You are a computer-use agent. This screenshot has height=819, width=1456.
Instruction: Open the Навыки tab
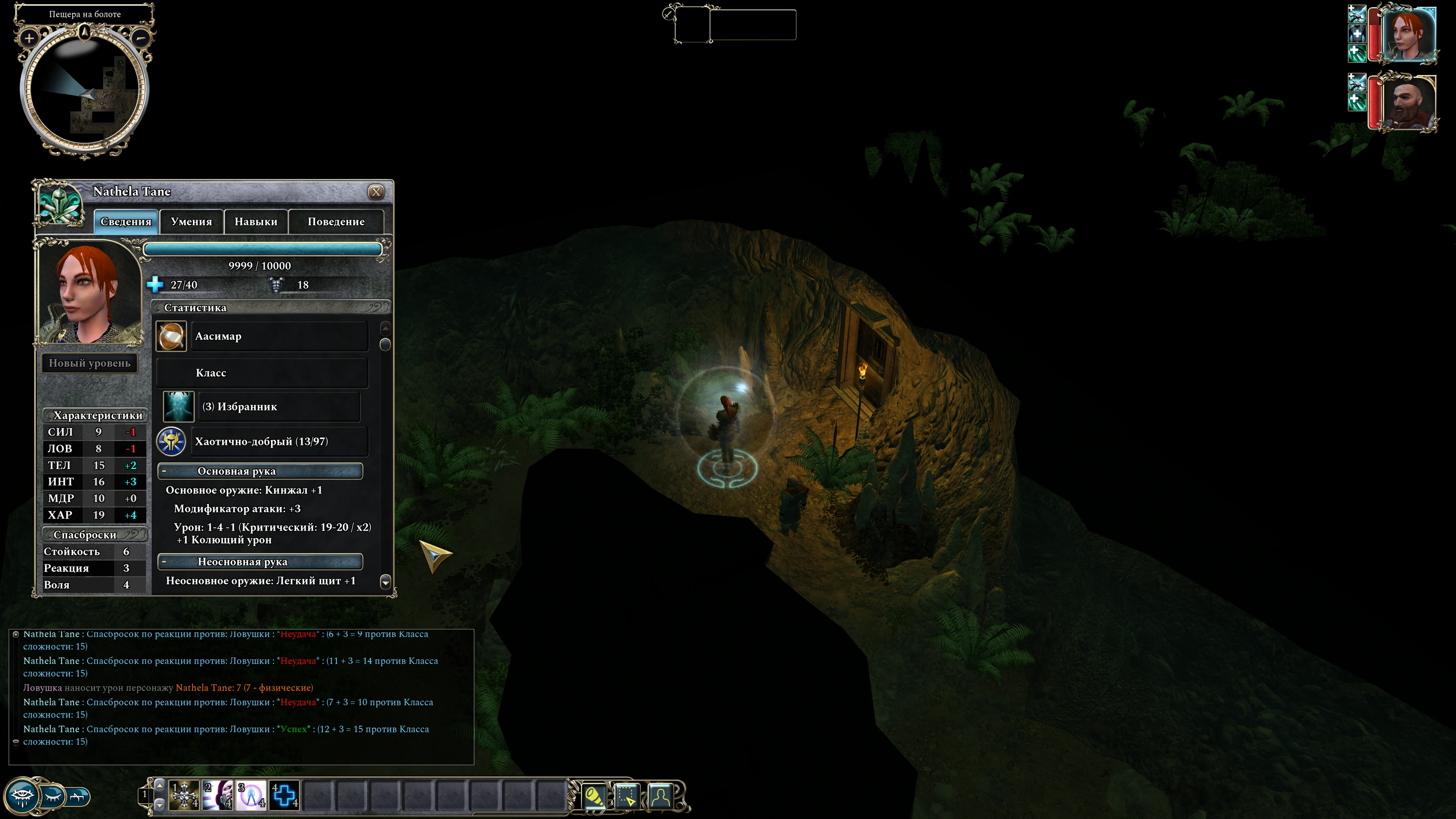[256, 222]
